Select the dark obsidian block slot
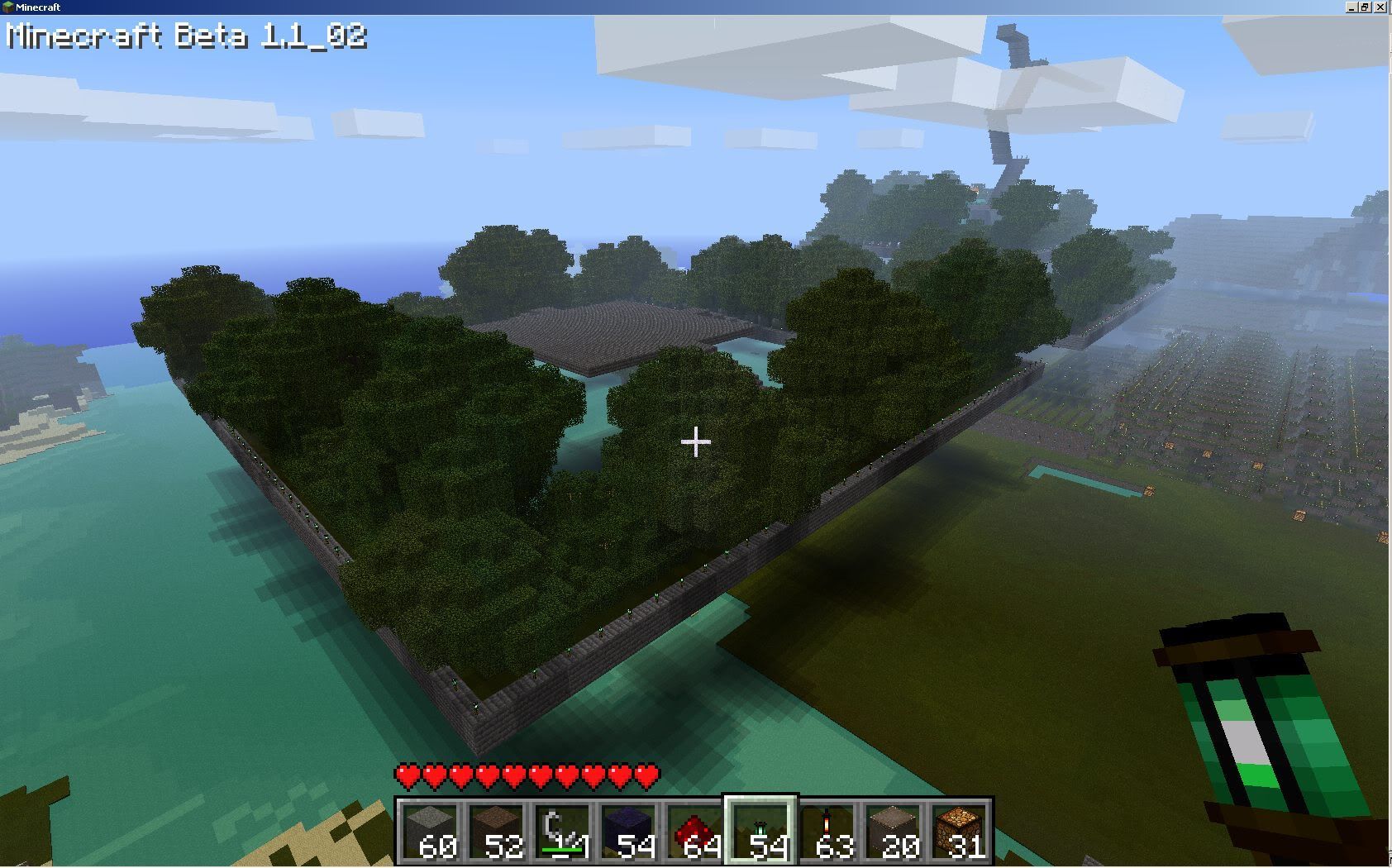This screenshot has height=868, width=1392. [629, 831]
